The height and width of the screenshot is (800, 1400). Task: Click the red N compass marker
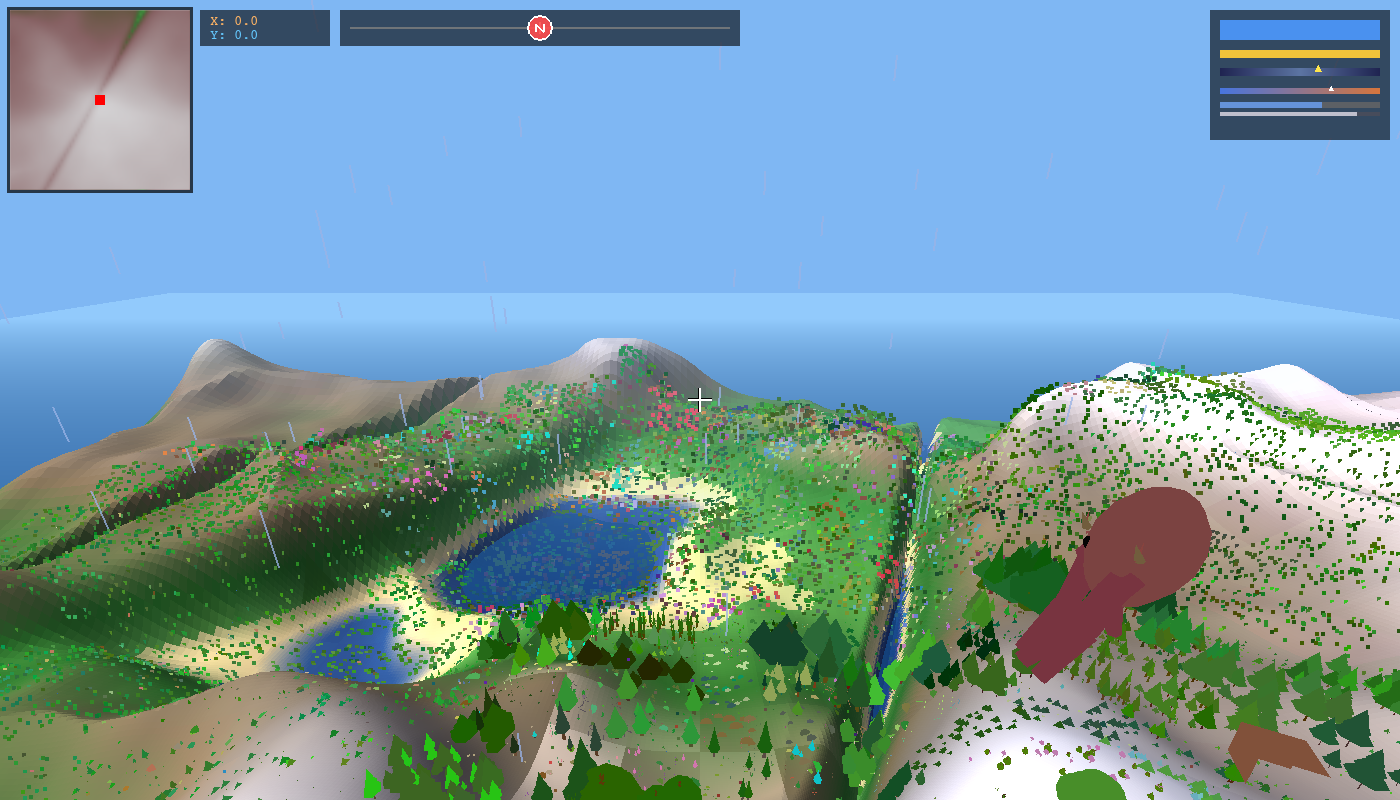pyautogui.click(x=540, y=28)
